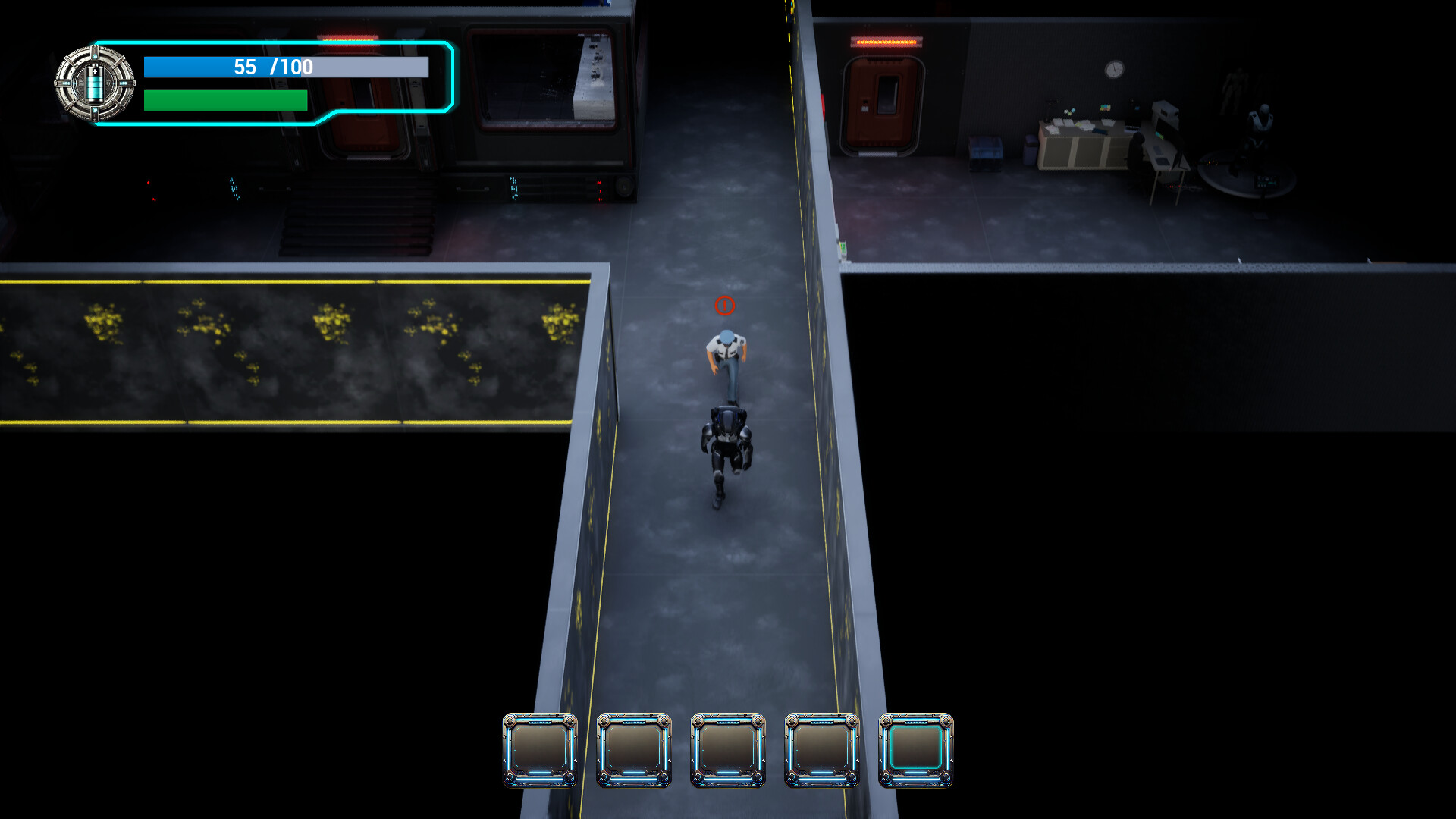Click the small green indicator near the corridor wall
This screenshot has height=819, width=1456.
[x=843, y=247]
